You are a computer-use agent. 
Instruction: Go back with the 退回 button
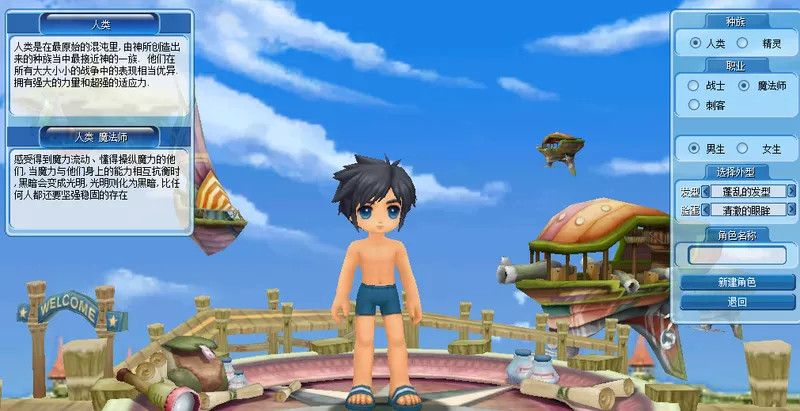coord(738,301)
